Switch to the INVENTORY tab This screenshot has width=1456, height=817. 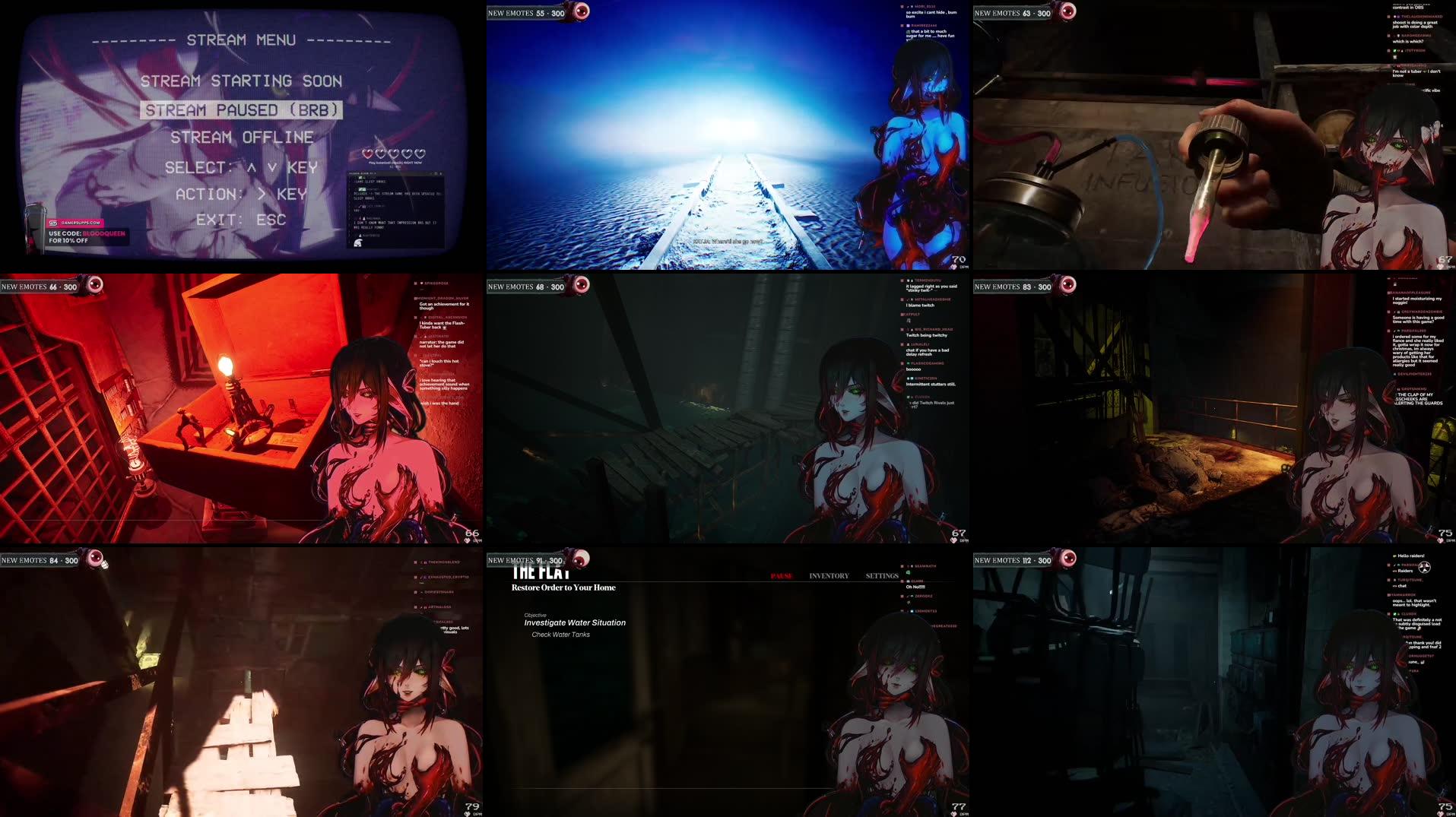pos(829,575)
